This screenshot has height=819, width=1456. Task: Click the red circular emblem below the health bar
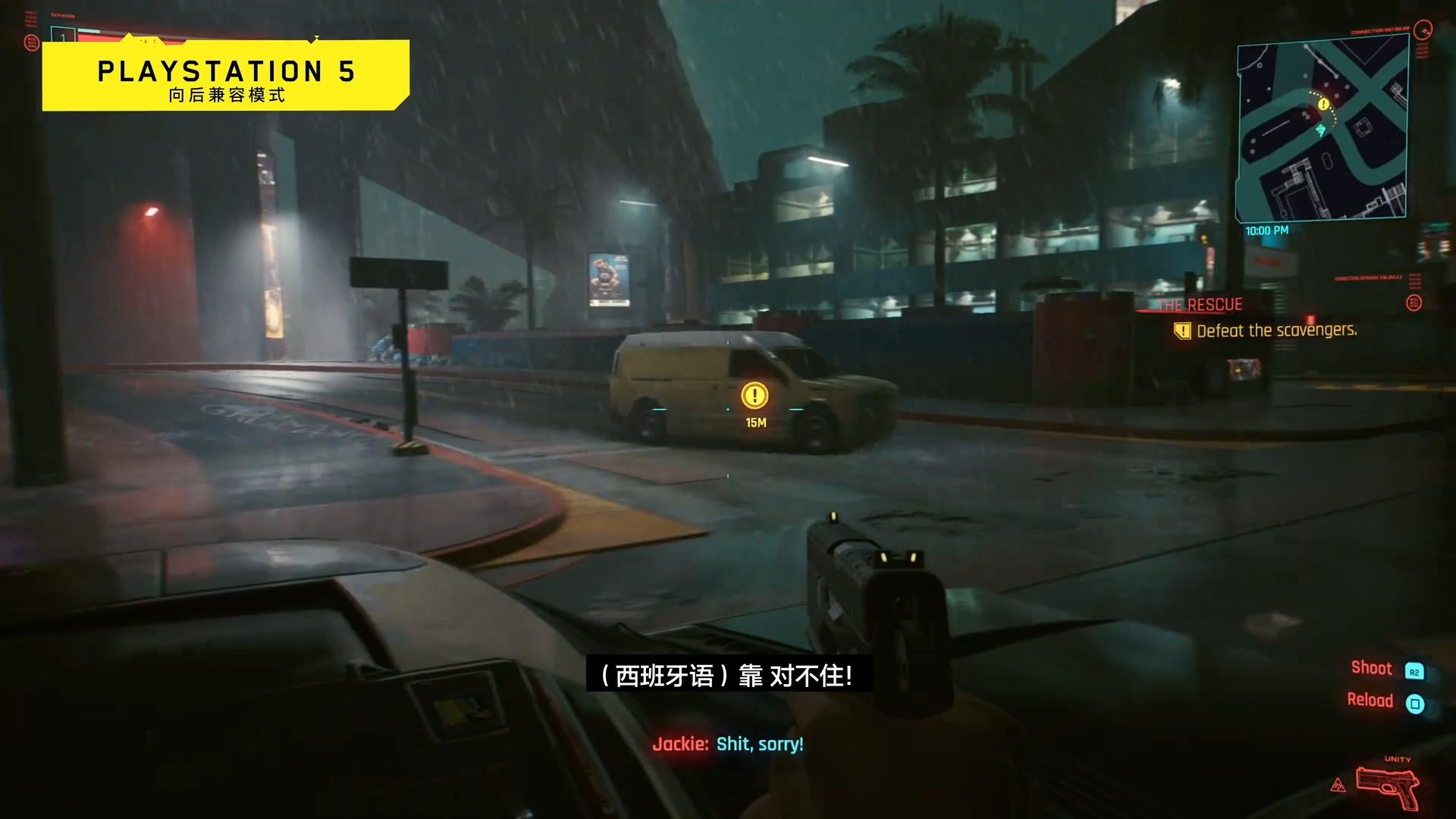pos(32,43)
